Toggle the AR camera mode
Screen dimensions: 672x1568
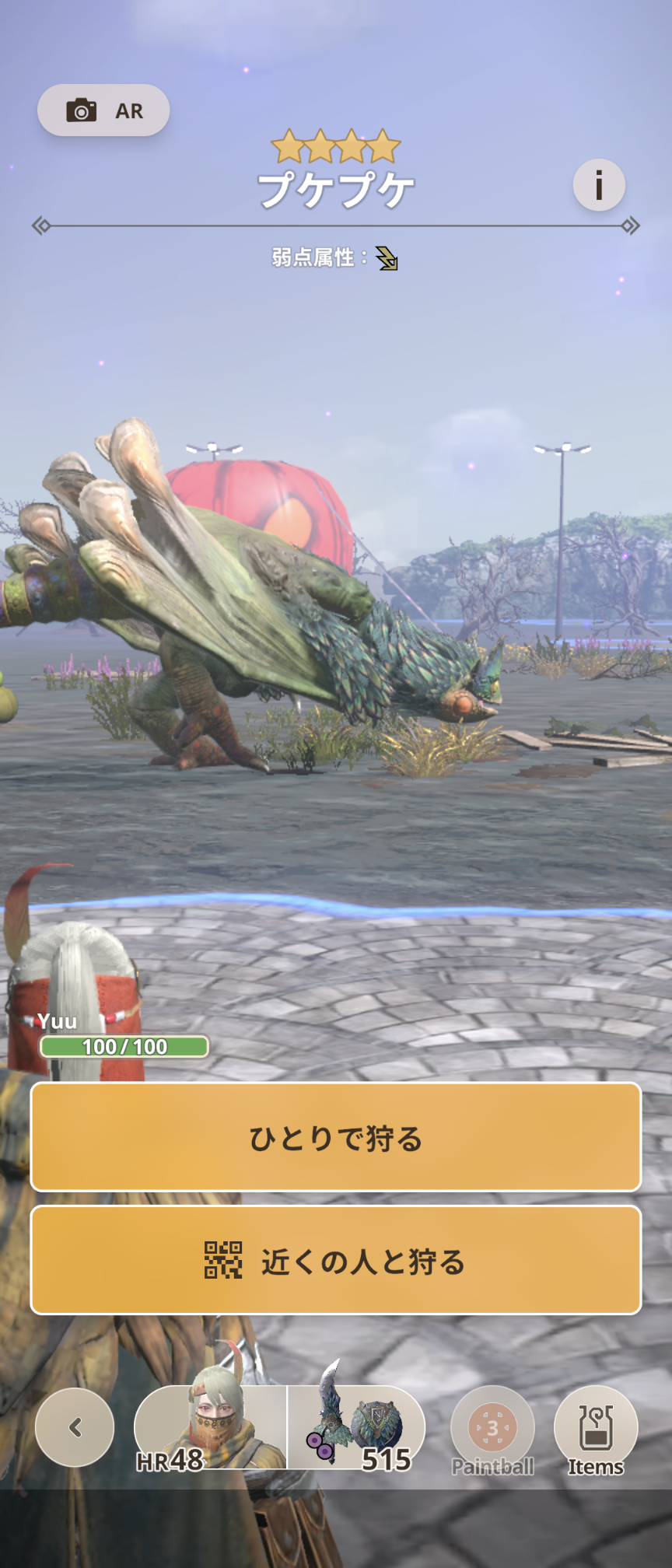103,110
